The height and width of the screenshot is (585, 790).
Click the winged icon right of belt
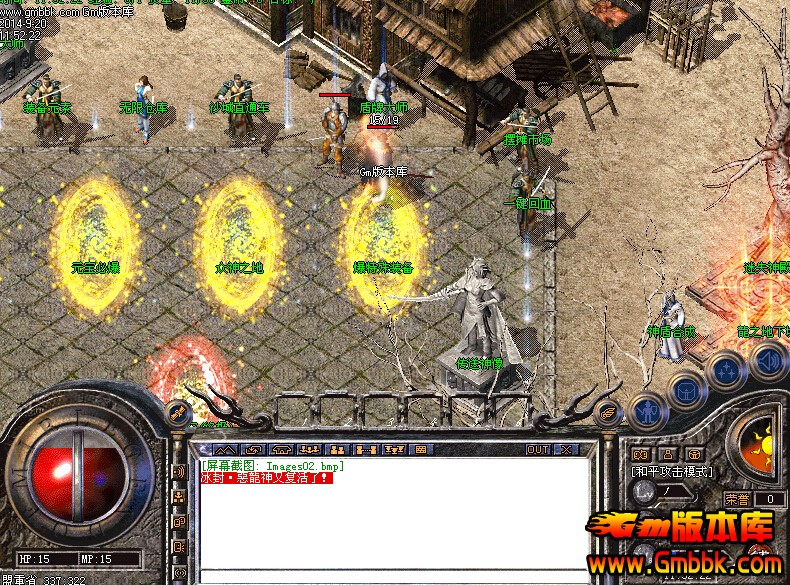[x=606, y=410]
